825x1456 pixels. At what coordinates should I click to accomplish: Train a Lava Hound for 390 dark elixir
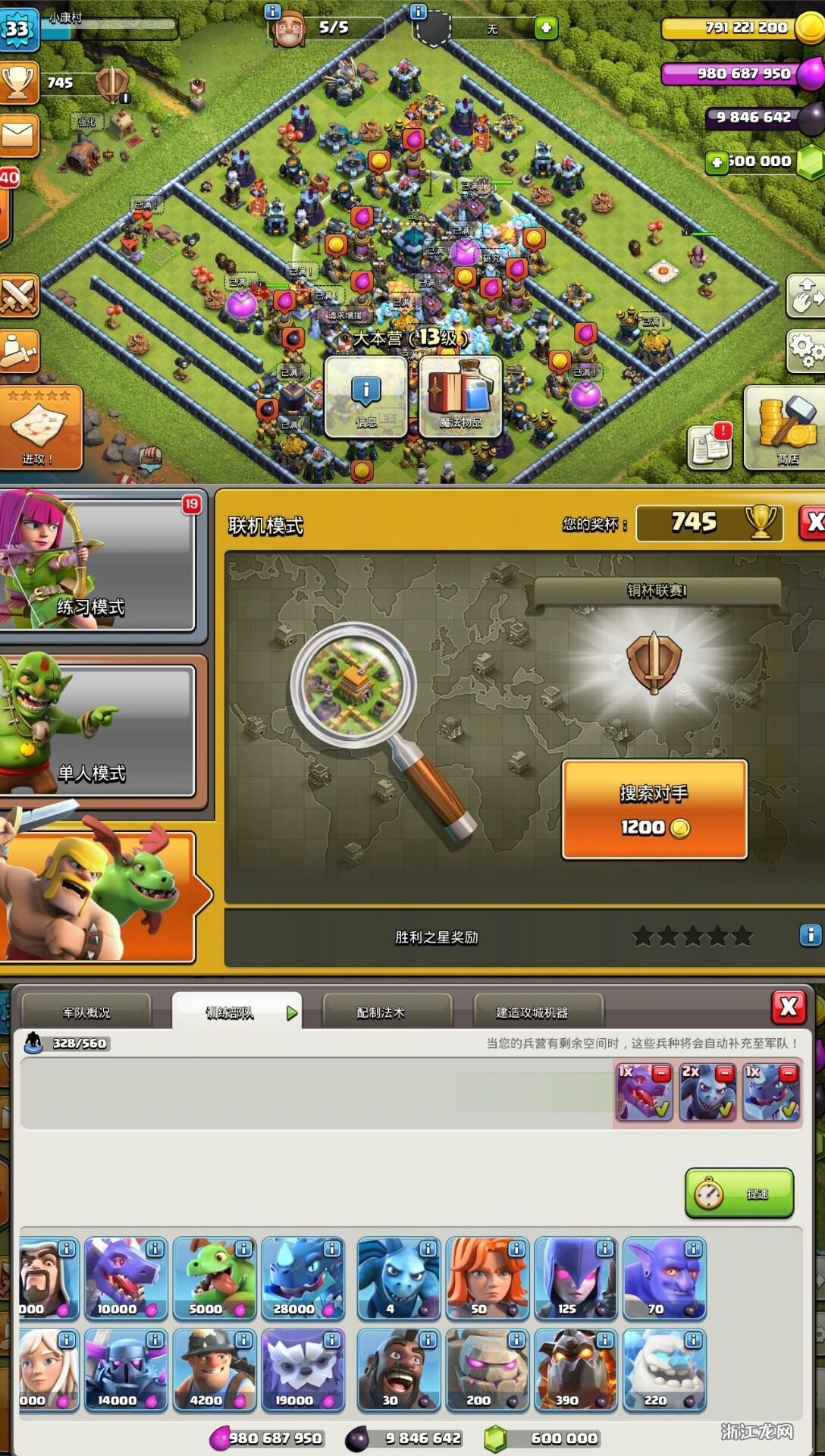tap(576, 1370)
